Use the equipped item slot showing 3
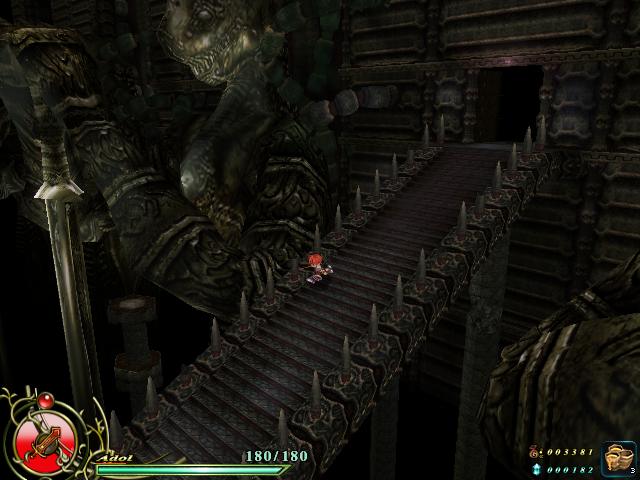The height and width of the screenshot is (480, 640). 618,458
